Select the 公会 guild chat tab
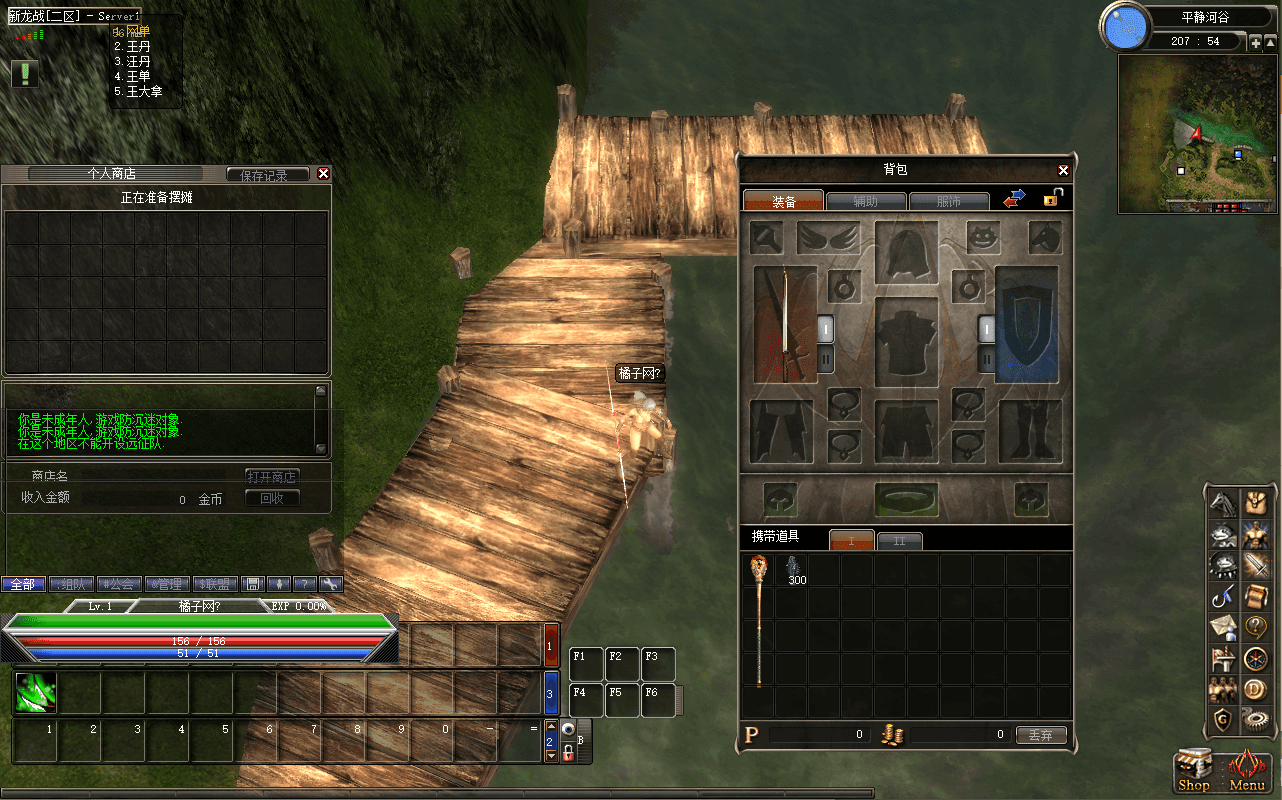Screen dimensions: 1282x800 point(119,584)
